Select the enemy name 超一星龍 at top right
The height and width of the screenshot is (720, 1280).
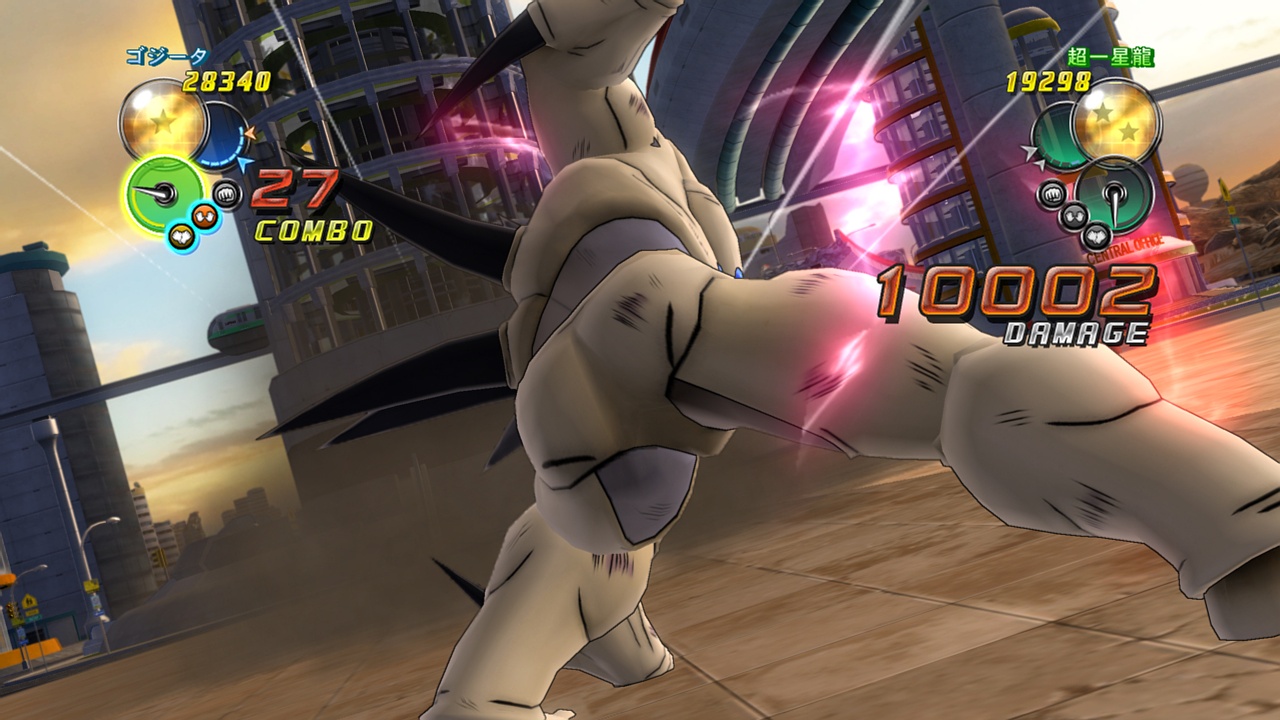tap(1112, 58)
